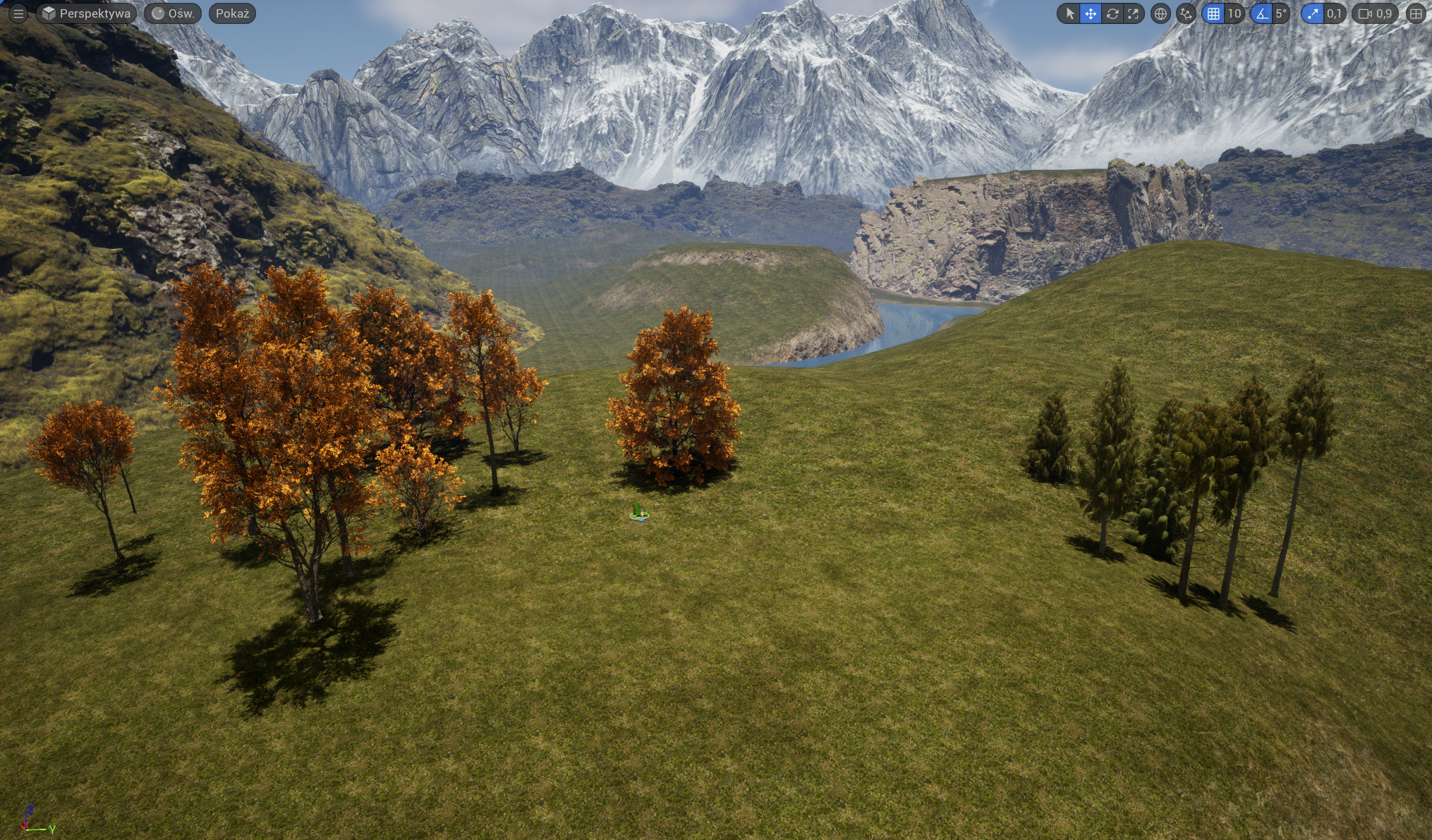Toggle rotation angle snapping
Image resolution: width=1432 pixels, height=840 pixels.
(1261, 13)
